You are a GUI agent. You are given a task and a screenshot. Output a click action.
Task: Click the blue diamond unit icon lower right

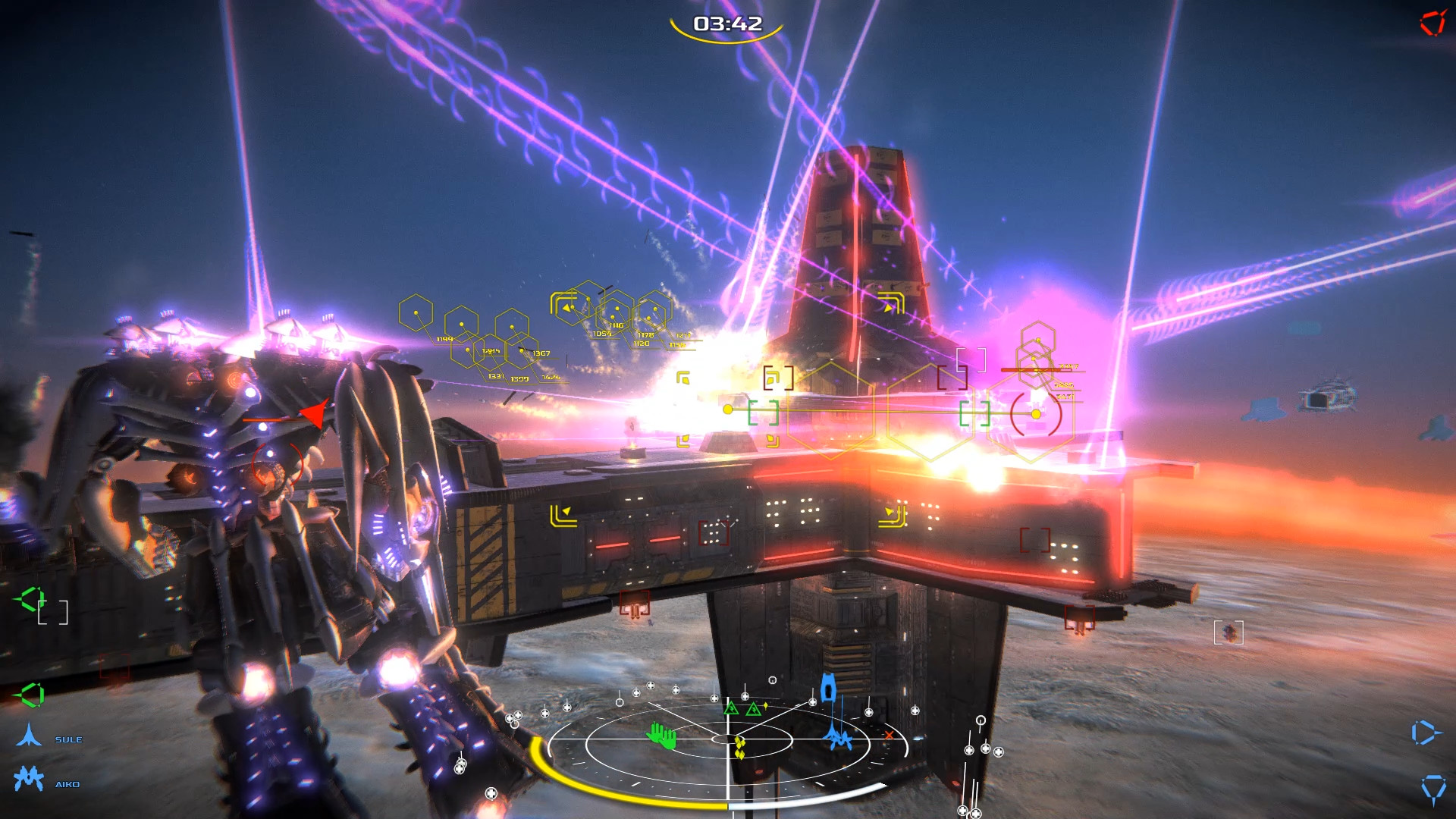tap(1434, 787)
